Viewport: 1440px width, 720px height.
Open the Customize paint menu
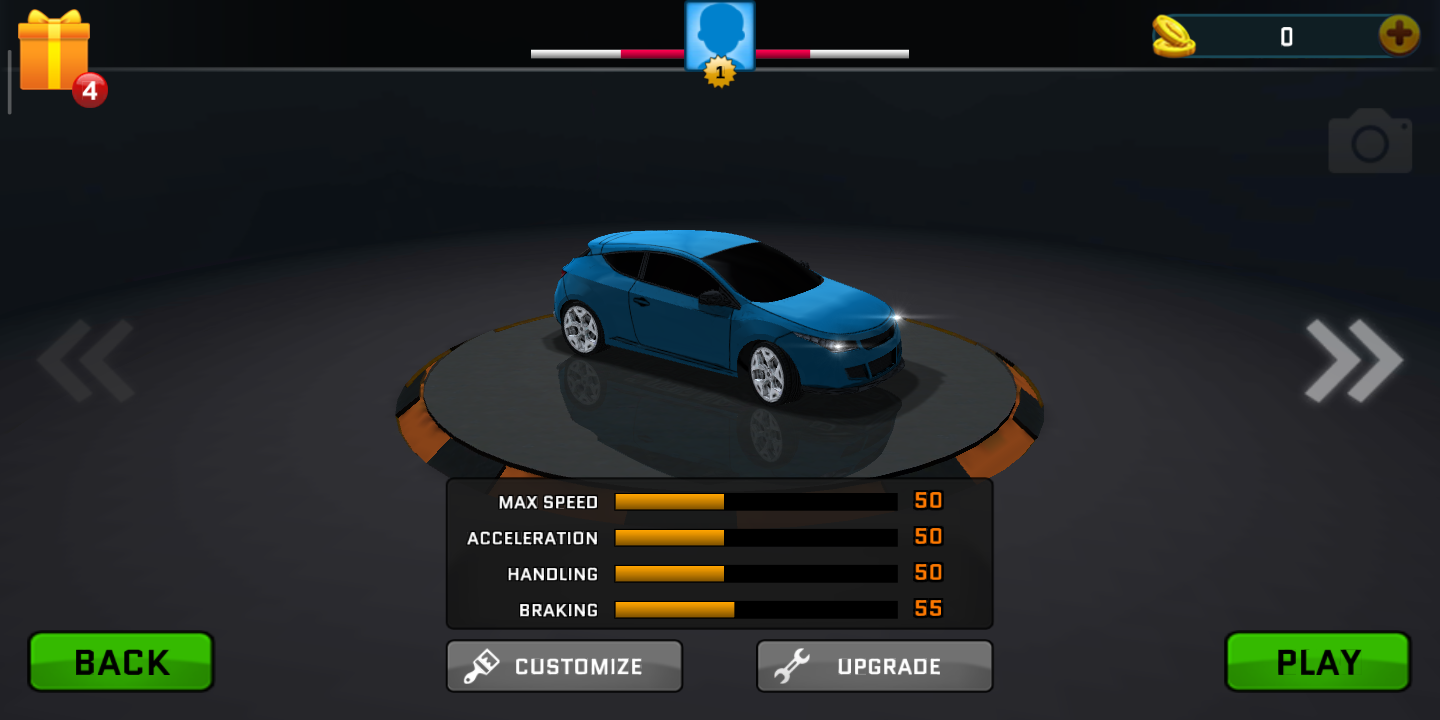[564, 666]
